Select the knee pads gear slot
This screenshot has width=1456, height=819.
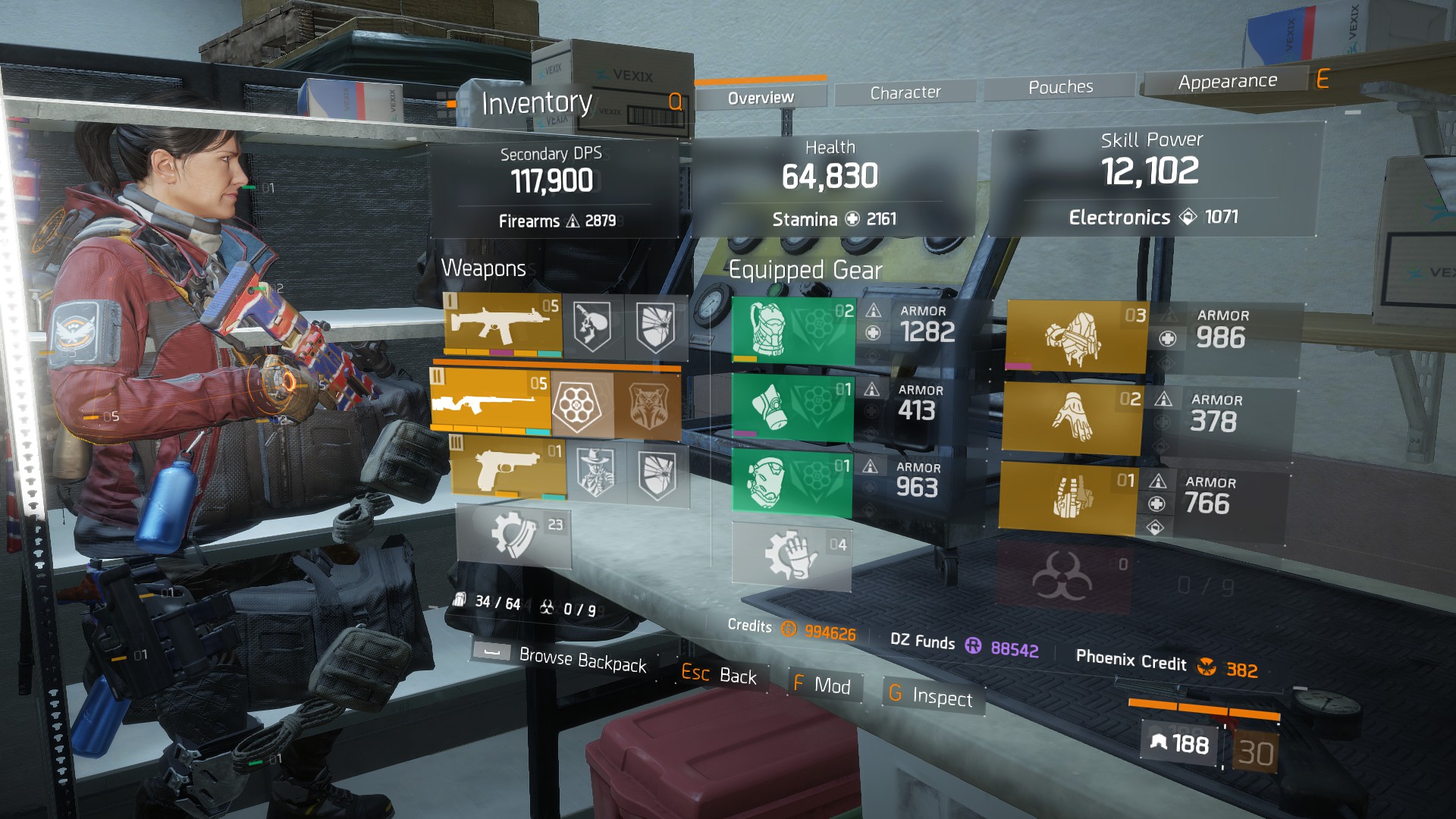(792, 482)
